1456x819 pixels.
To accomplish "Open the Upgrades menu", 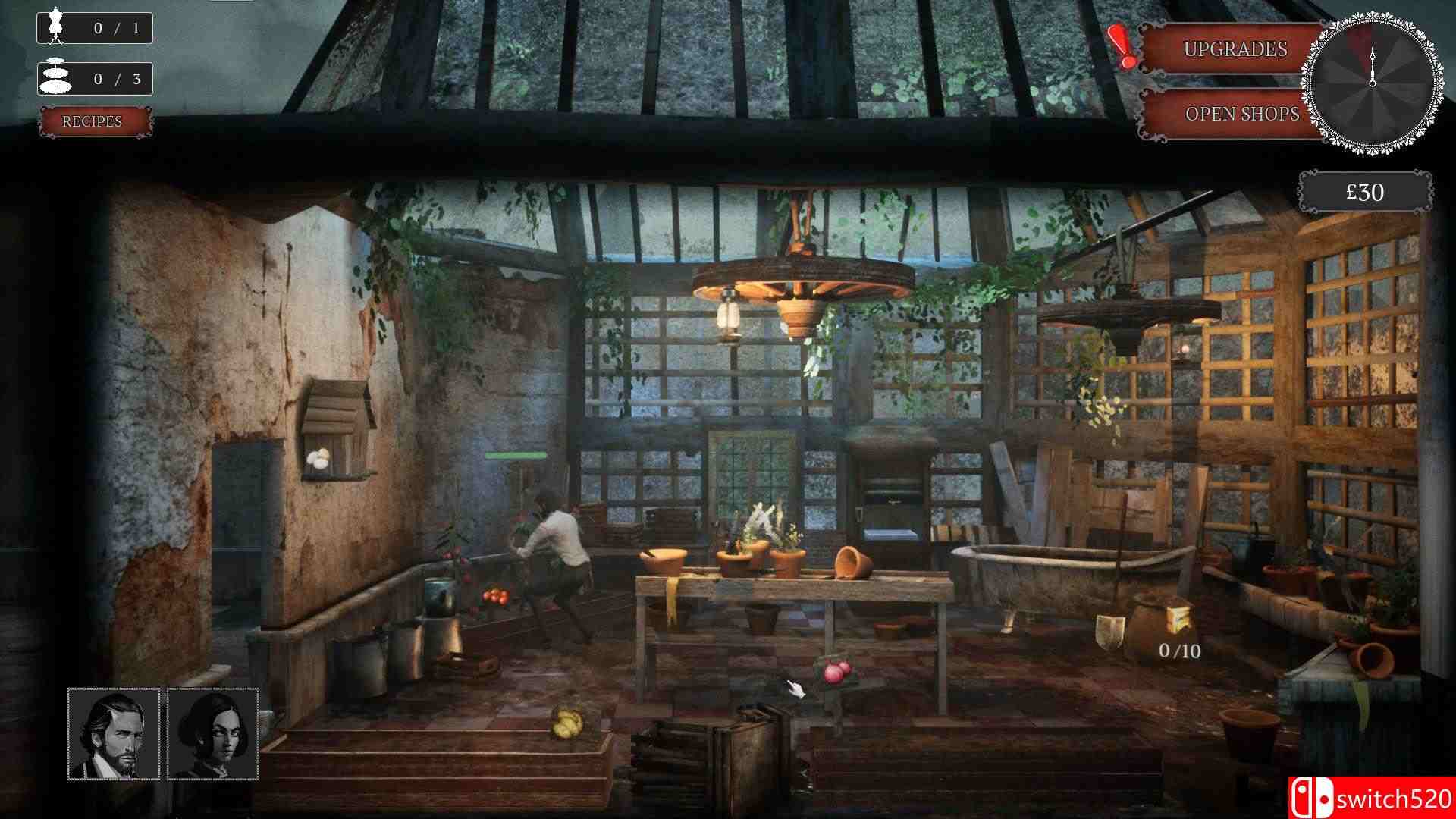I will click(1230, 49).
